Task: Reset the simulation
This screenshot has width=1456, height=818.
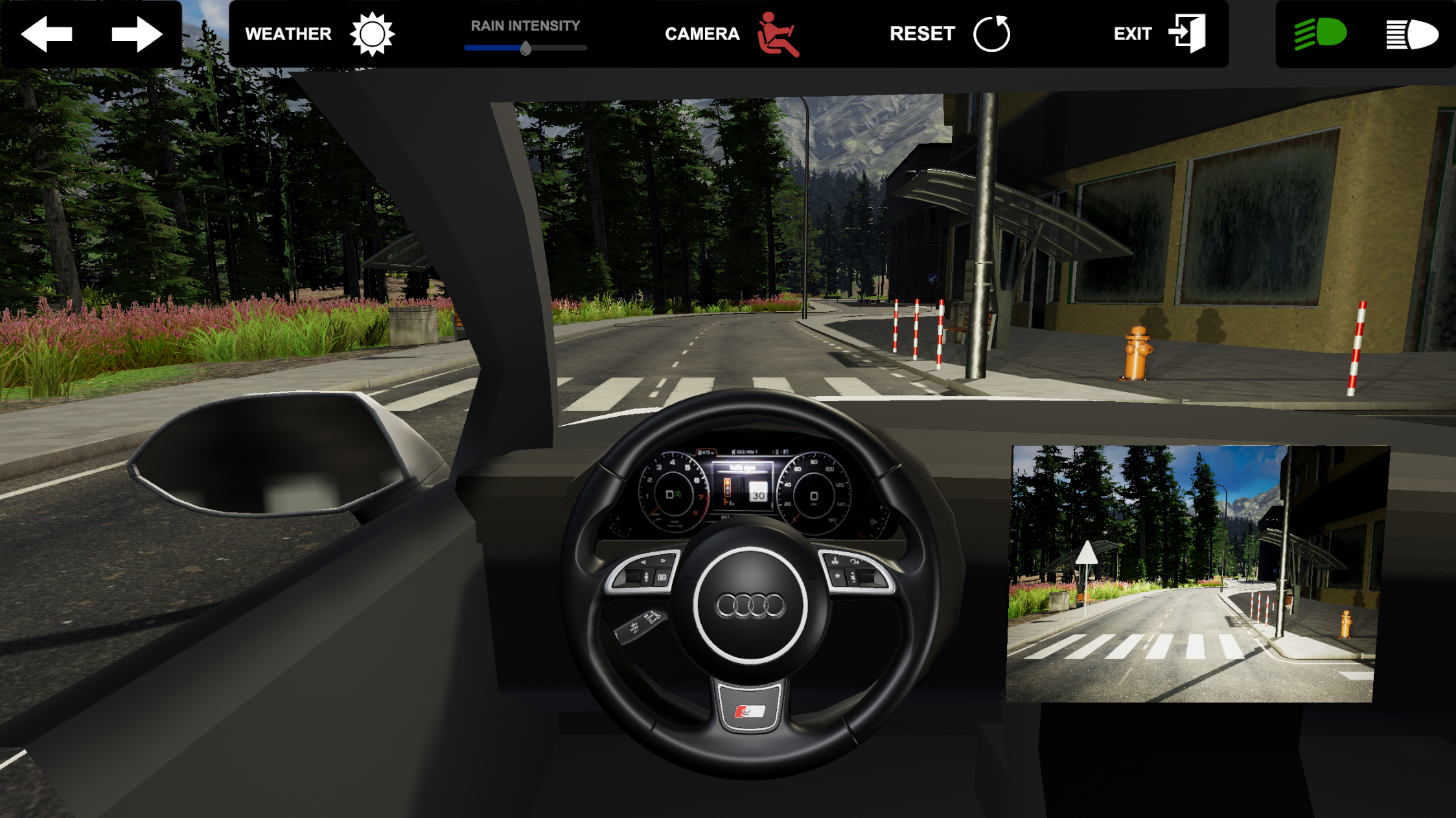Action: pos(991,34)
